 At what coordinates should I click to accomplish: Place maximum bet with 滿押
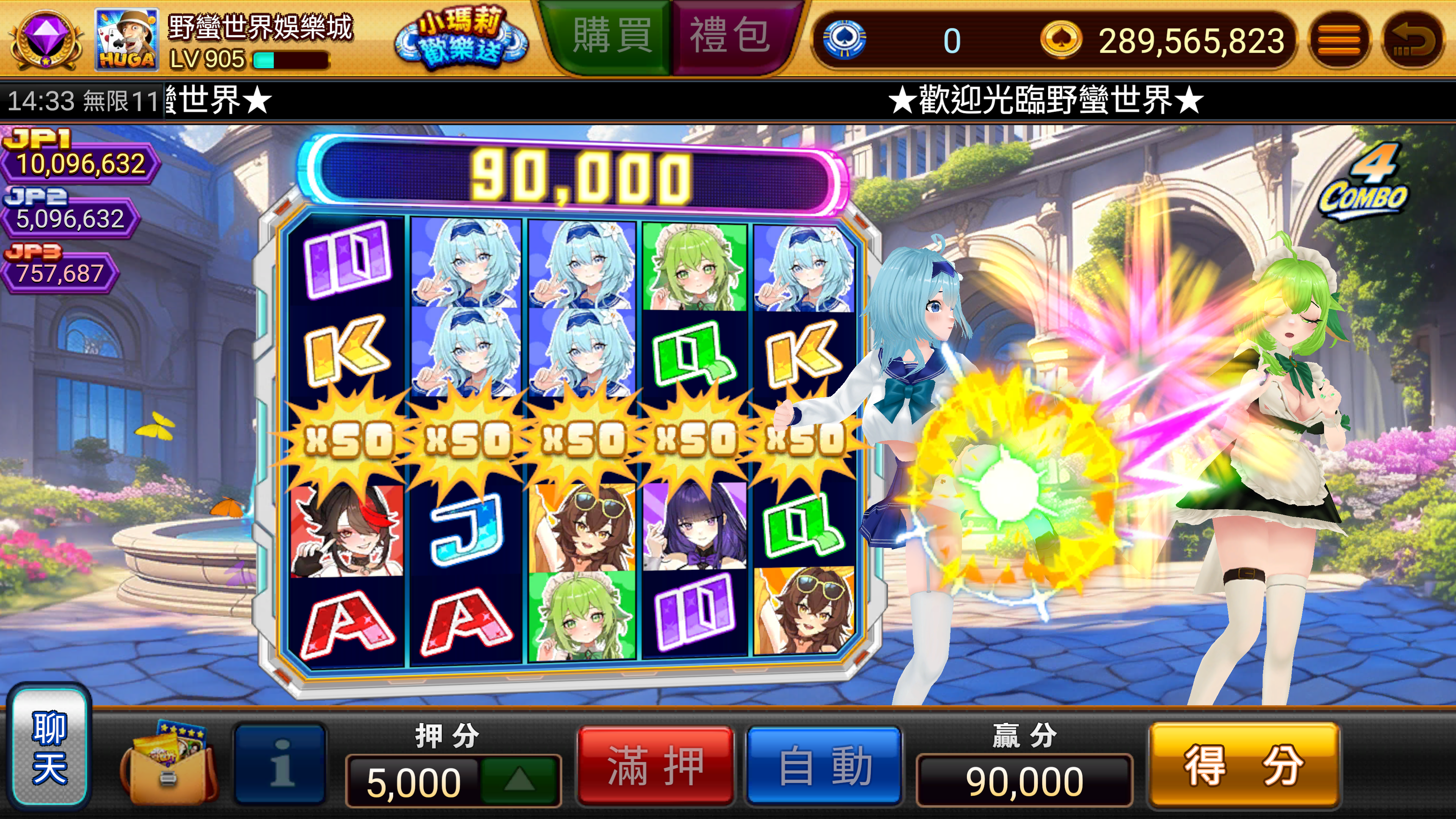pyautogui.click(x=656, y=766)
